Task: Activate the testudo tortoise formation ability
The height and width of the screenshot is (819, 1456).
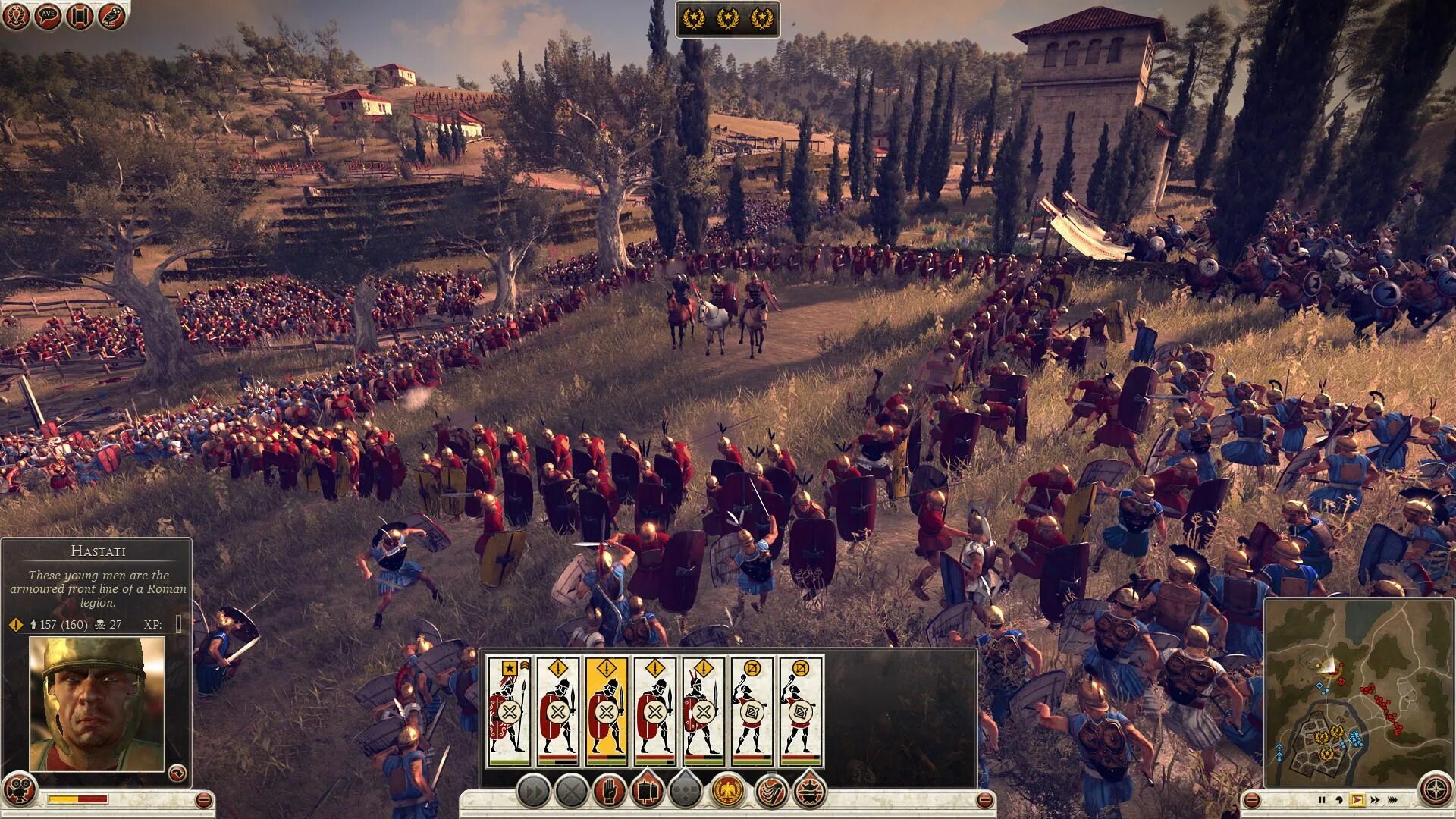Action: [809, 792]
